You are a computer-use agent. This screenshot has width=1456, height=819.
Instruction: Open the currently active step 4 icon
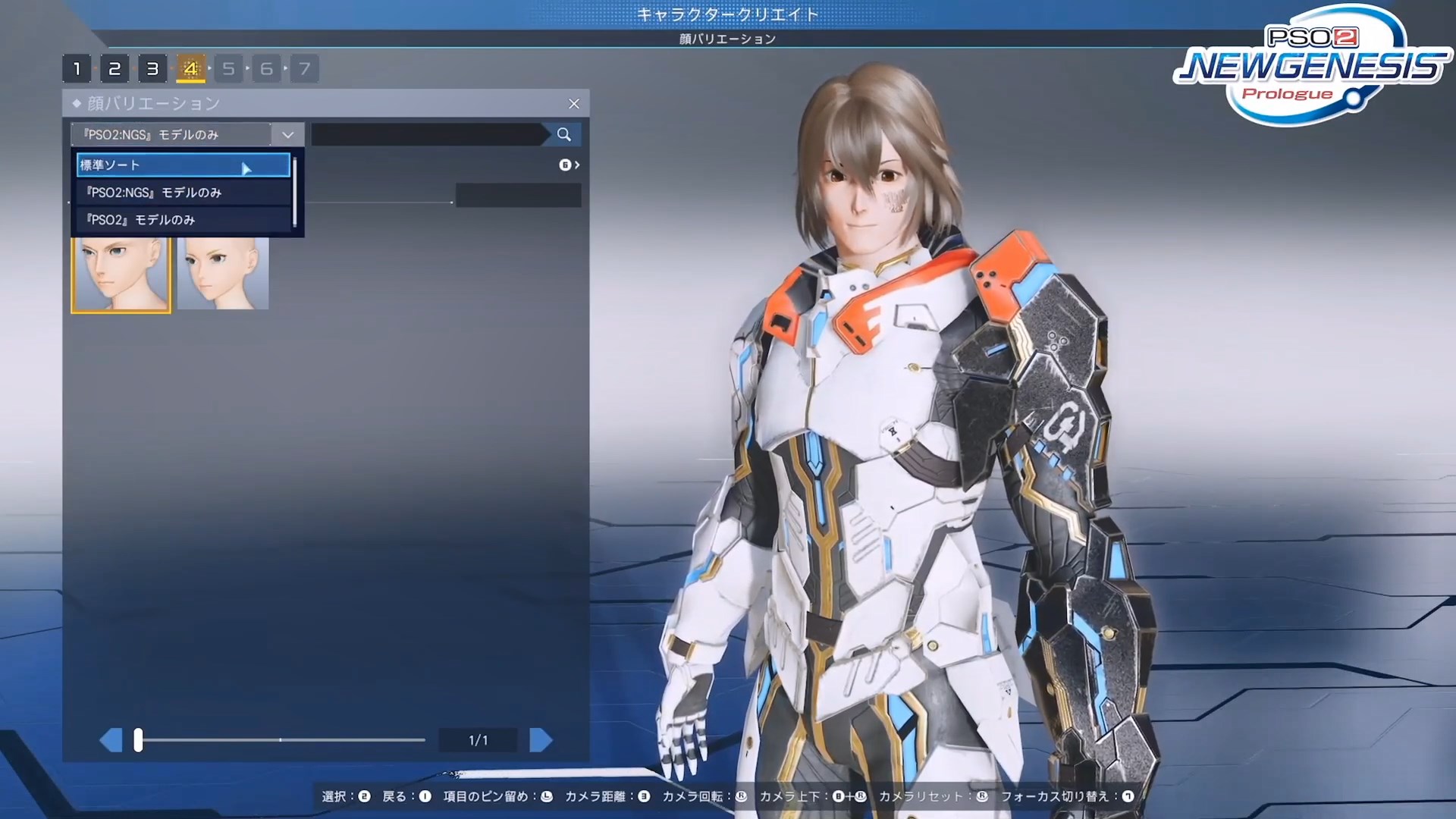pos(190,67)
